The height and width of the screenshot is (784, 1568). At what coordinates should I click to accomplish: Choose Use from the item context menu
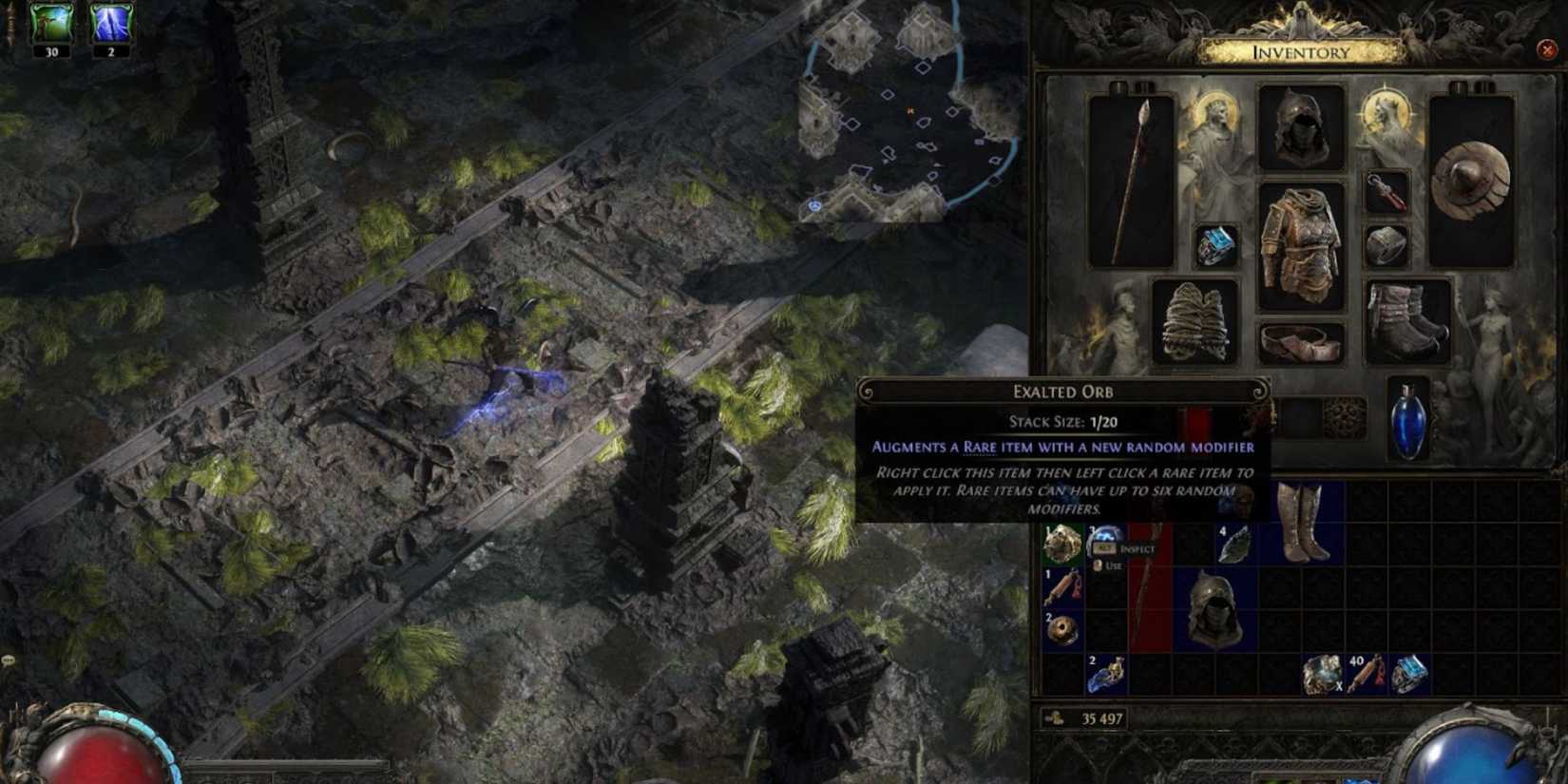click(x=1114, y=566)
